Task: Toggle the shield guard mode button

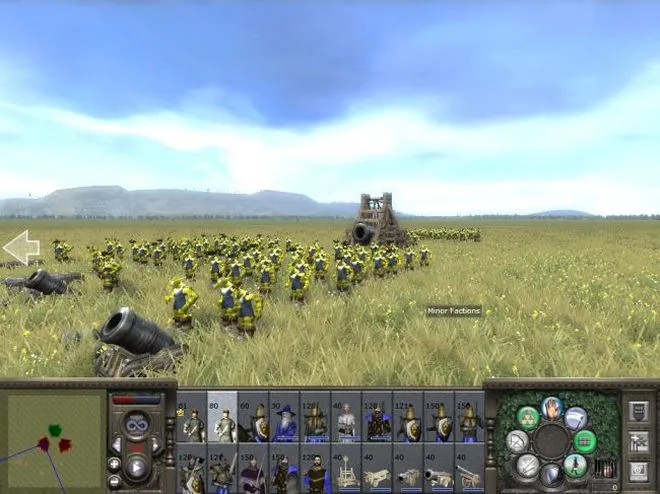Action: 551,472
